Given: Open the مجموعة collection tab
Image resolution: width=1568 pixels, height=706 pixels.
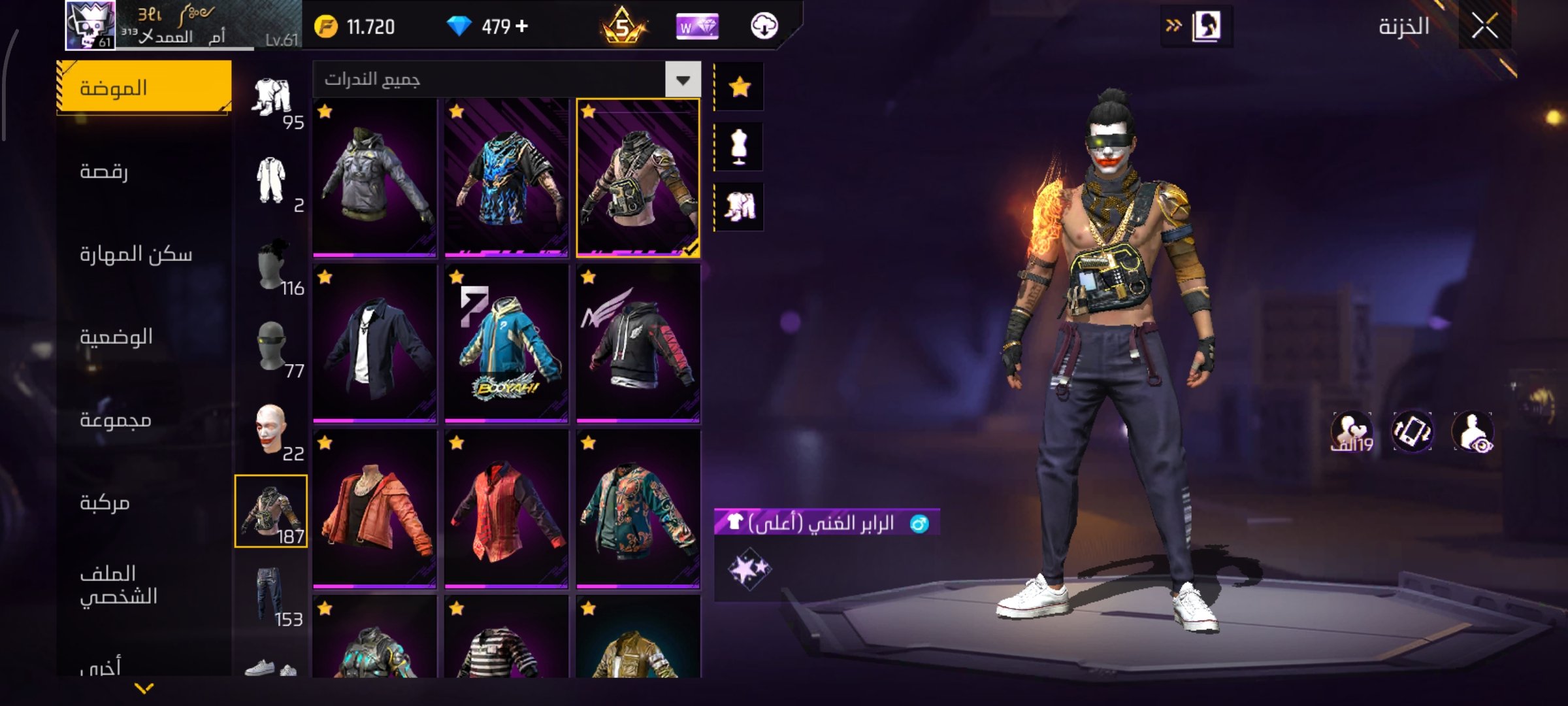Looking at the screenshot, I should coord(116,420).
